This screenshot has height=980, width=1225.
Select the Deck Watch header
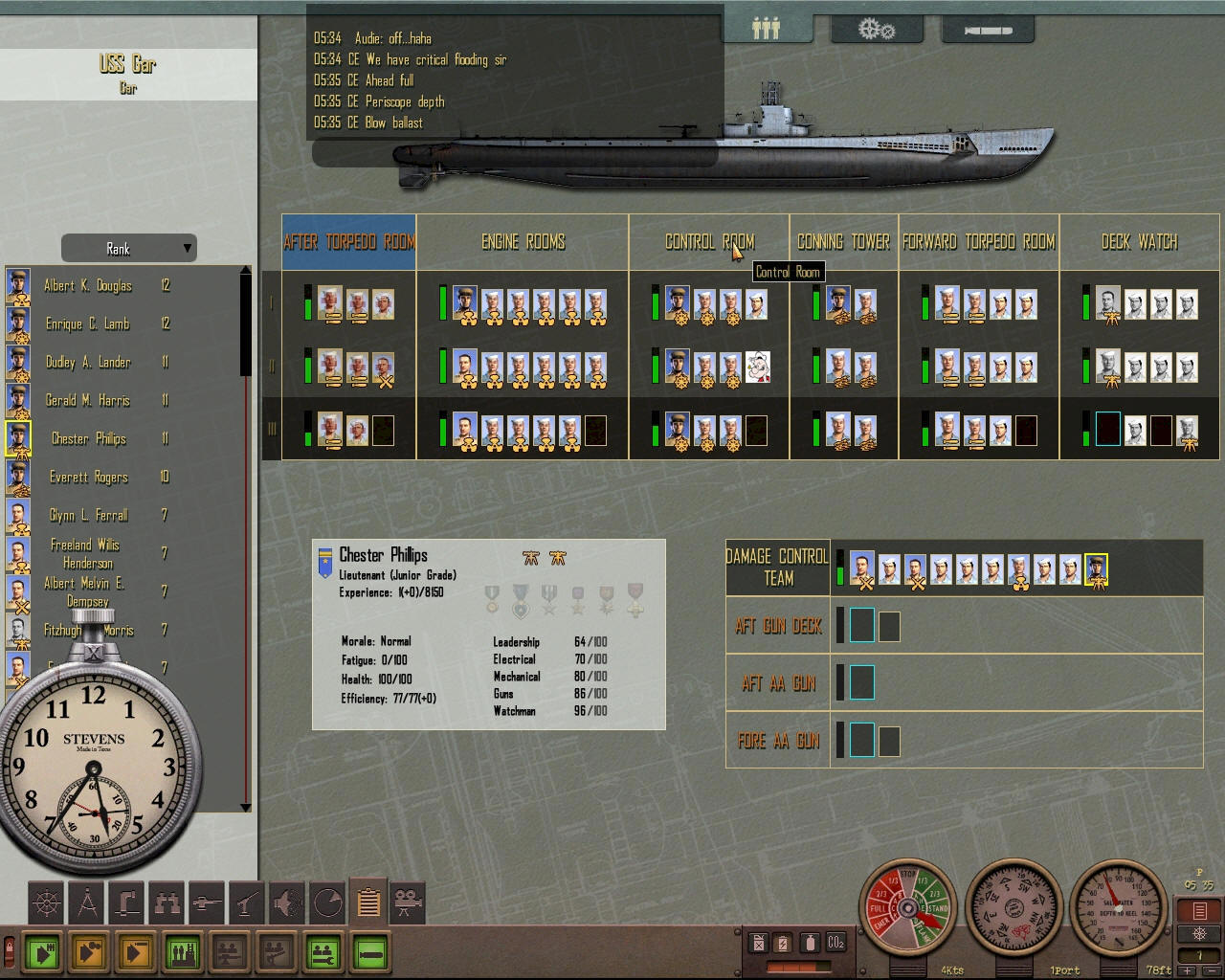(1139, 242)
